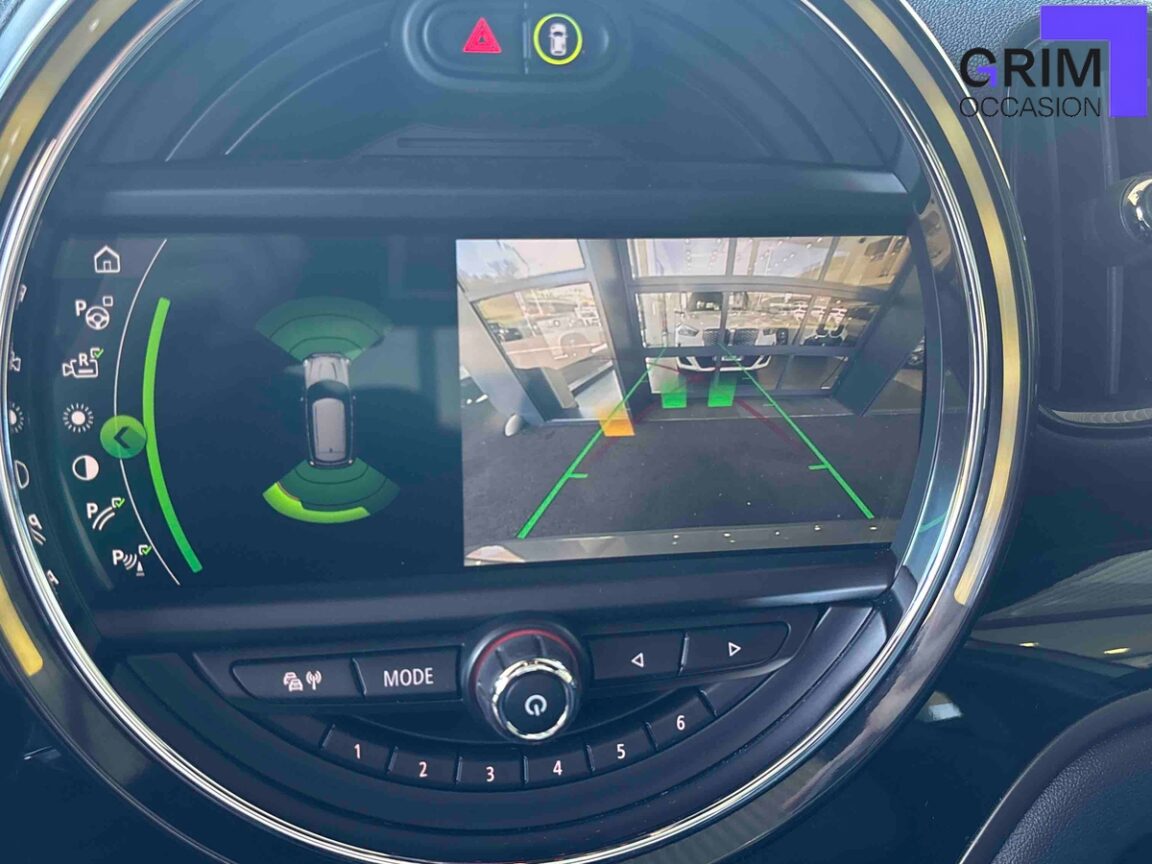The width and height of the screenshot is (1152, 864).
Task: Select preset button 2
Action: 422,769
